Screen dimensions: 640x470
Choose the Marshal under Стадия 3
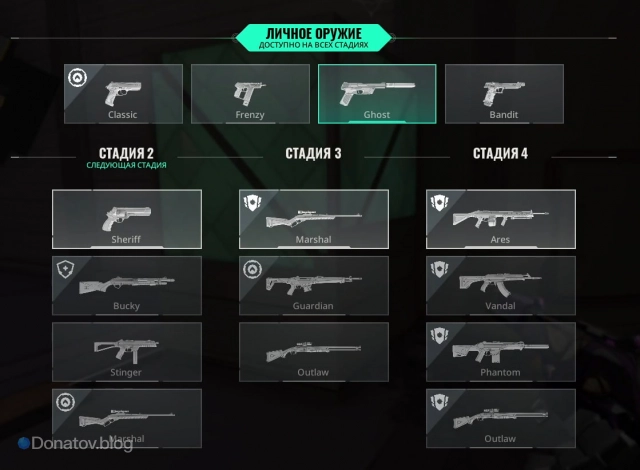[314, 219]
